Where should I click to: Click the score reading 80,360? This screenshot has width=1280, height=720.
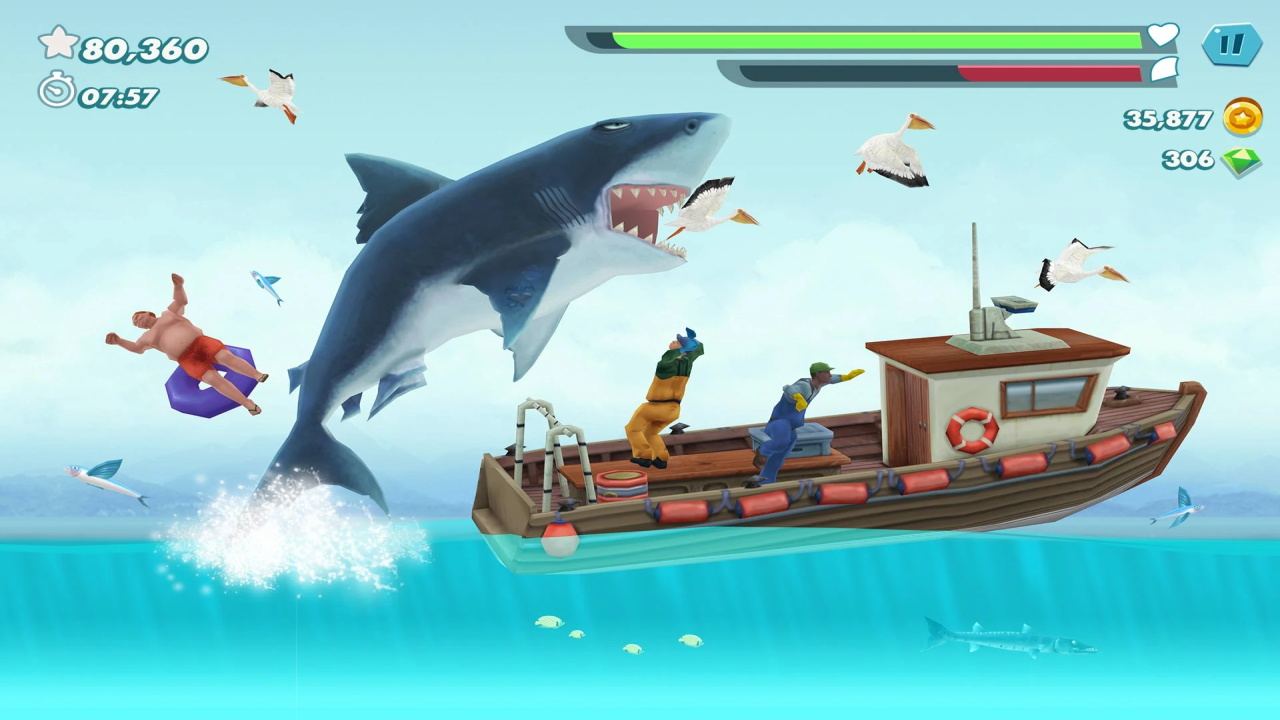click(x=143, y=45)
